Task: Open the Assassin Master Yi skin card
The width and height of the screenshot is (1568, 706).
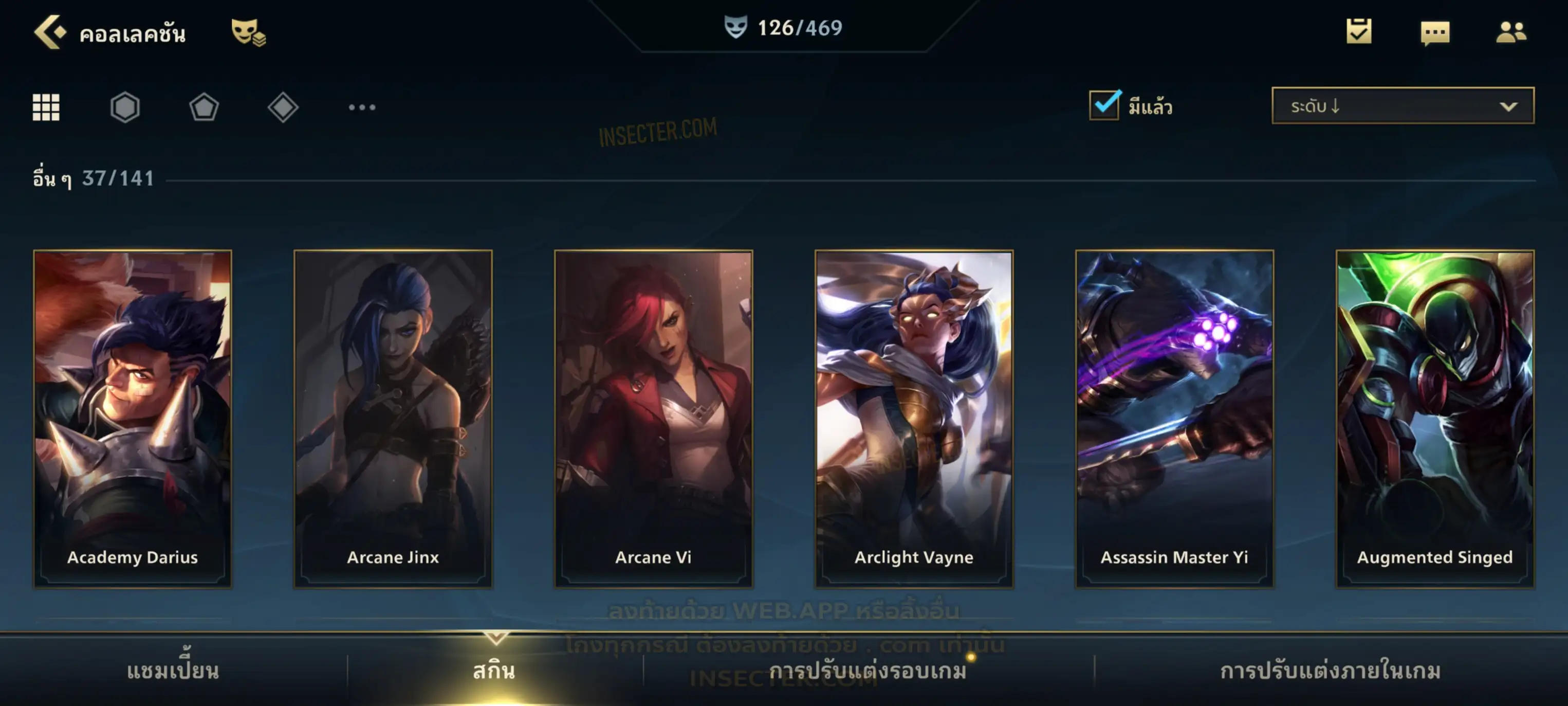Action: point(1174,419)
